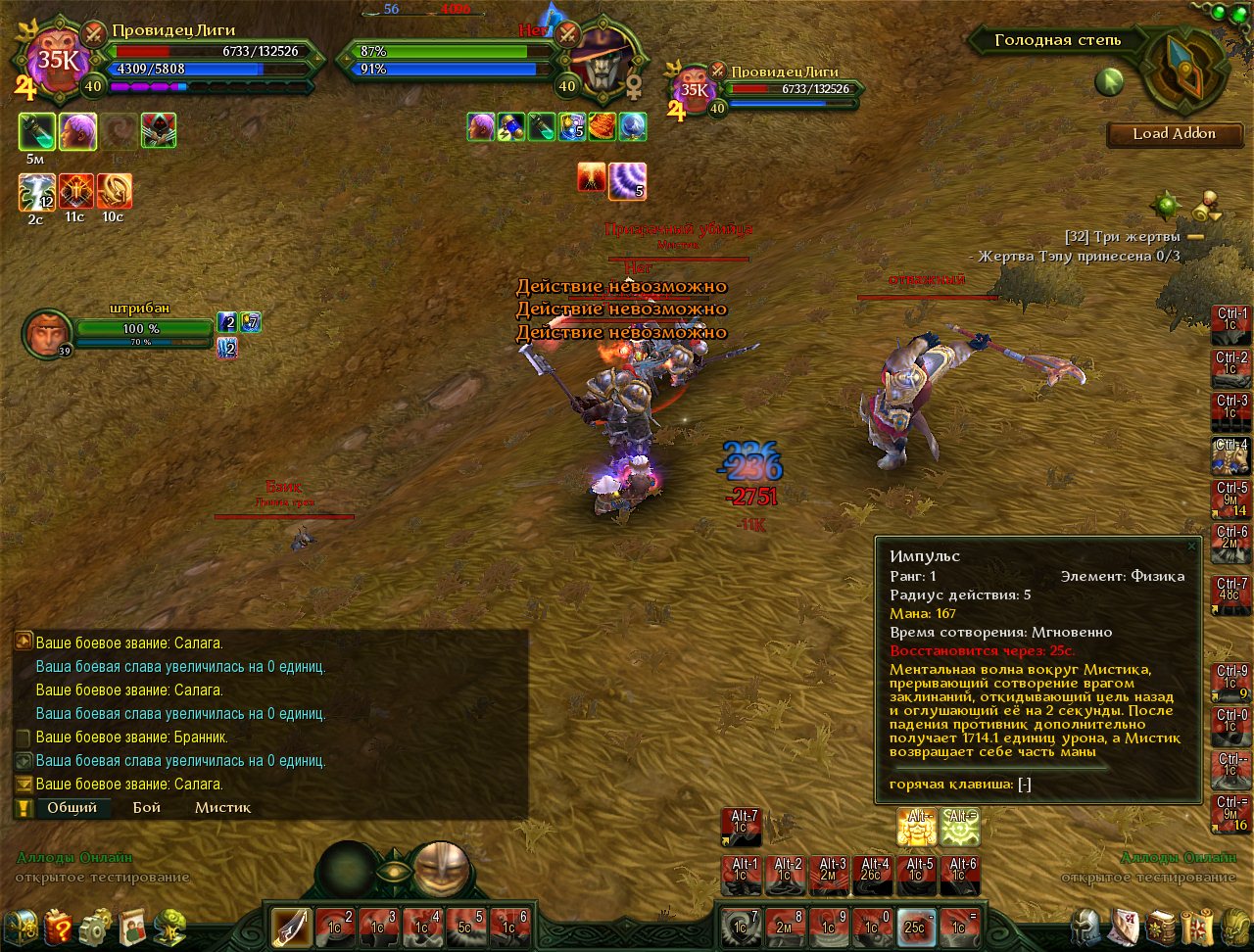The height and width of the screenshot is (952, 1254).
Task: Open the treasure chest menu icon
Action: [21, 926]
